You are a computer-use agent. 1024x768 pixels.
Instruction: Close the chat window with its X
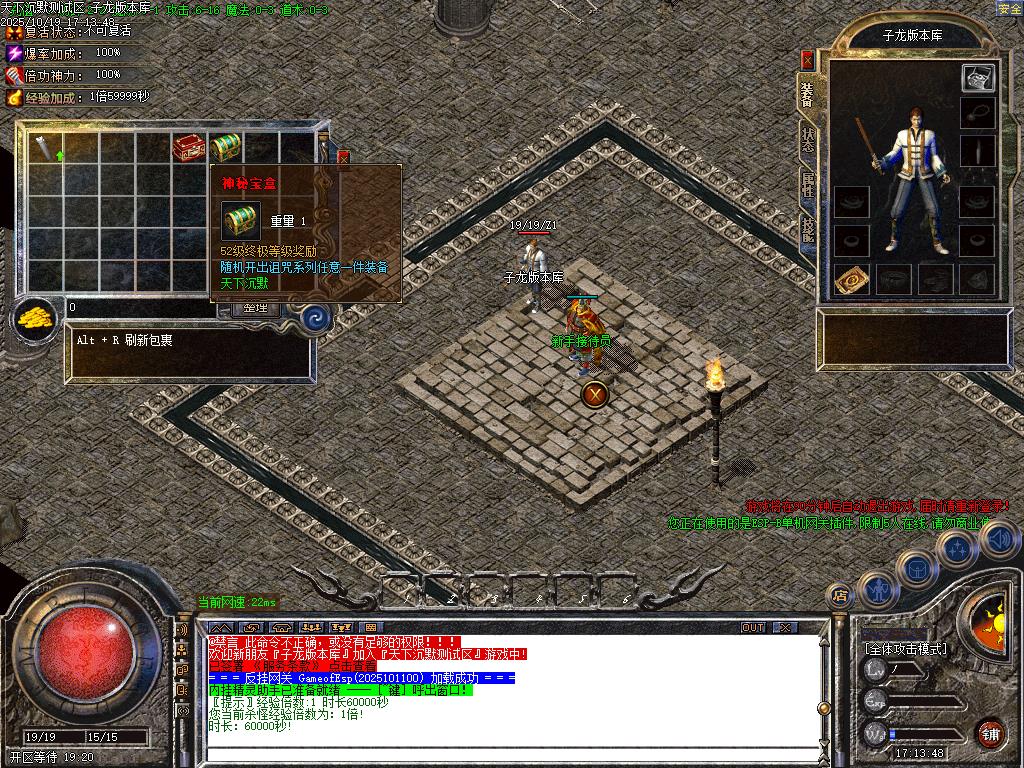pos(785,627)
